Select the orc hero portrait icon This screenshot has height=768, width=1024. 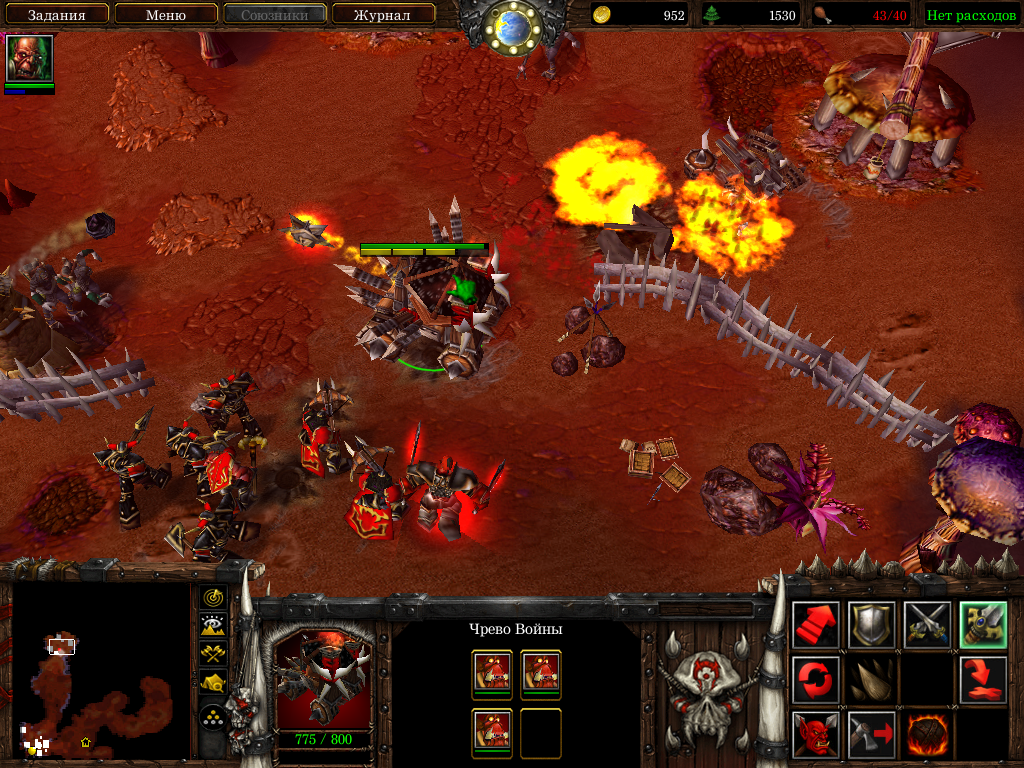point(29,59)
